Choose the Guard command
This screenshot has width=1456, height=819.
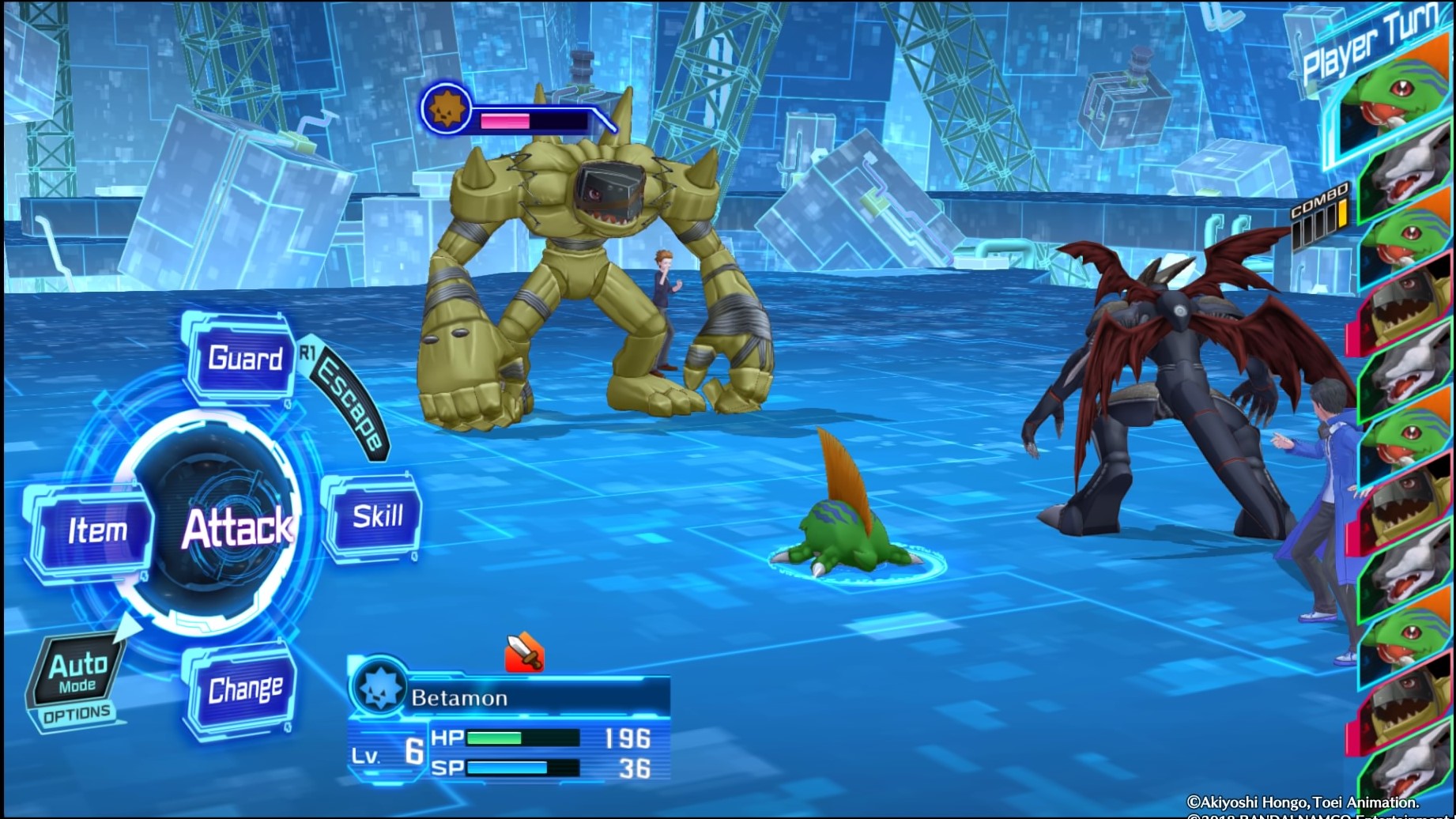(x=243, y=359)
